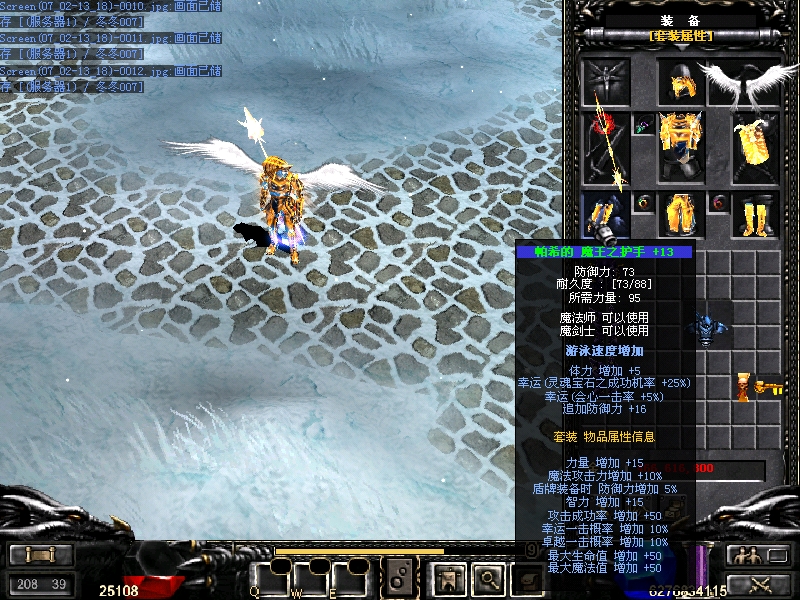Select the right ring slot
Viewport: 800px width, 600px height.
pos(718,203)
